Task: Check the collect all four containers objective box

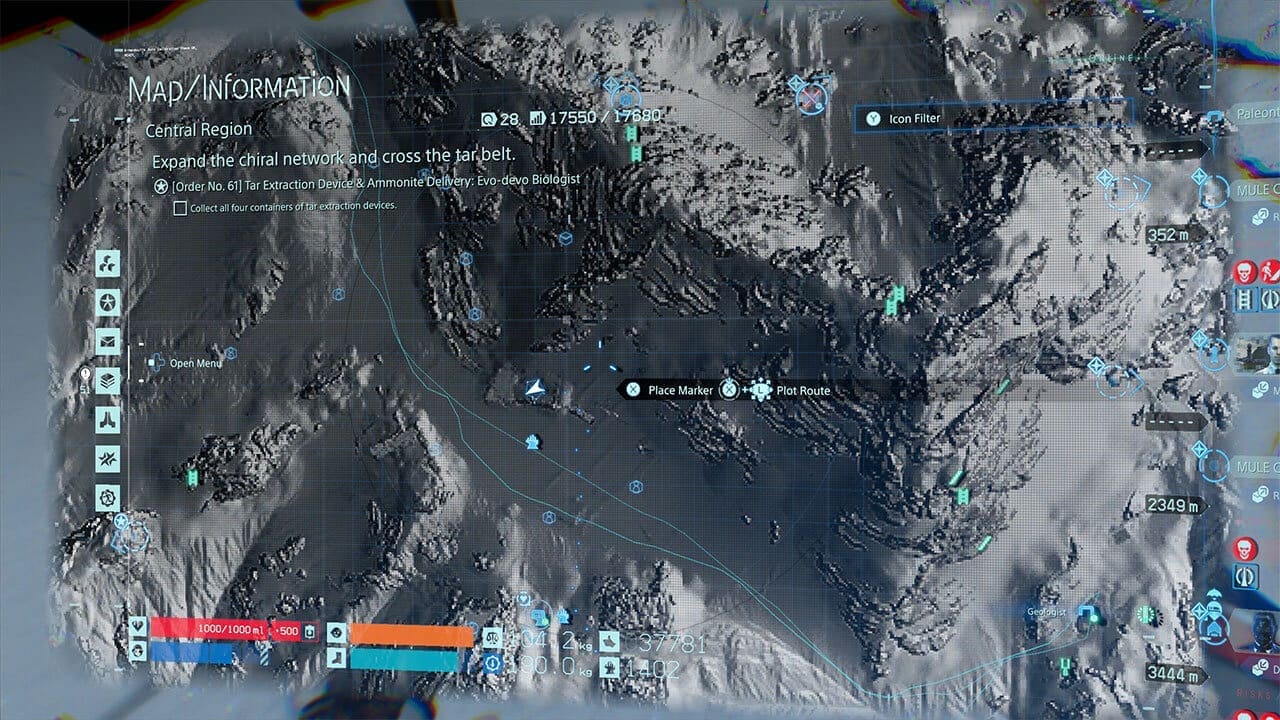Action: (x=181, y=207)
